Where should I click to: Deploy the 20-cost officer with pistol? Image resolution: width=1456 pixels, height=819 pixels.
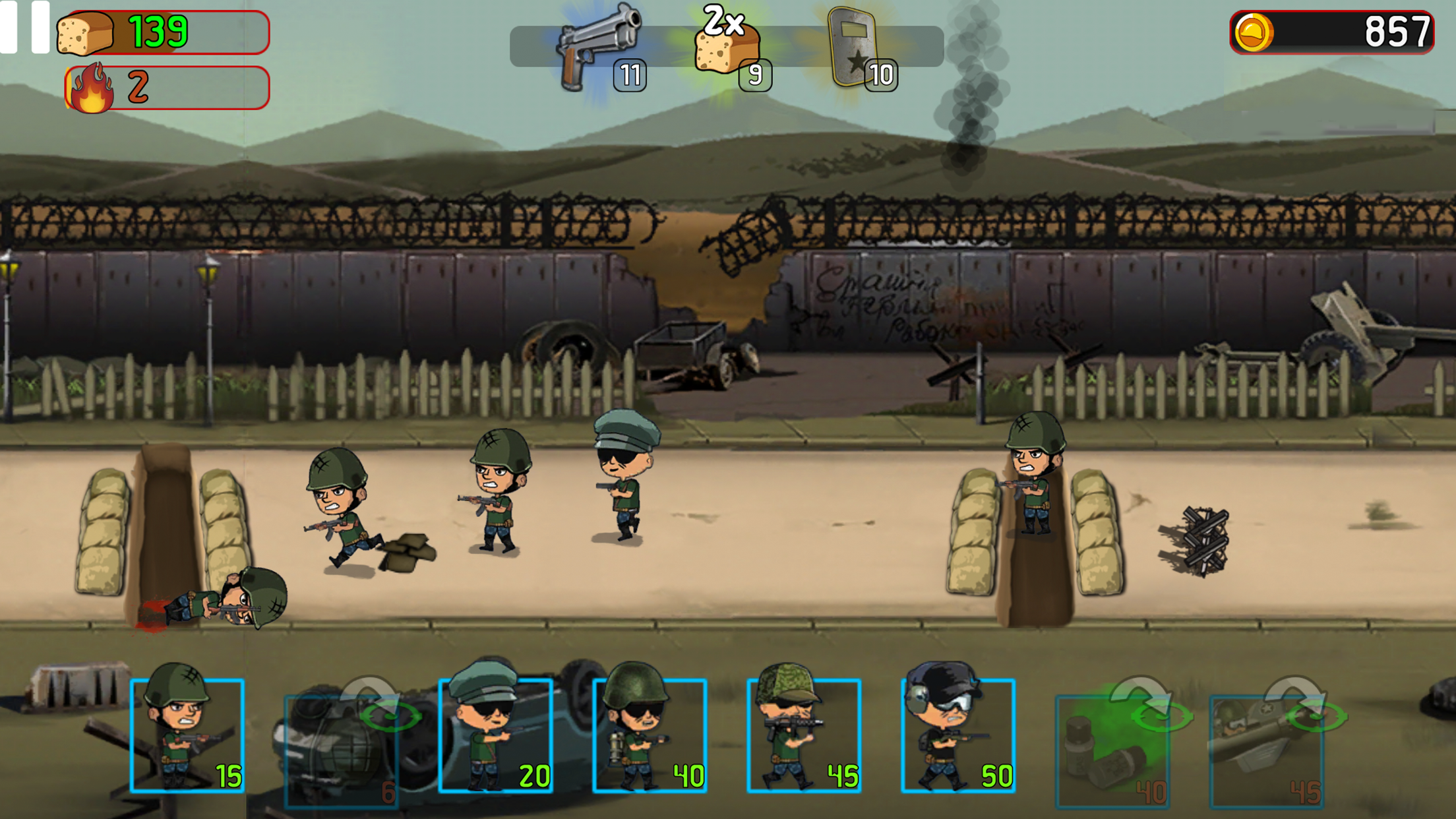click(496, 735)
